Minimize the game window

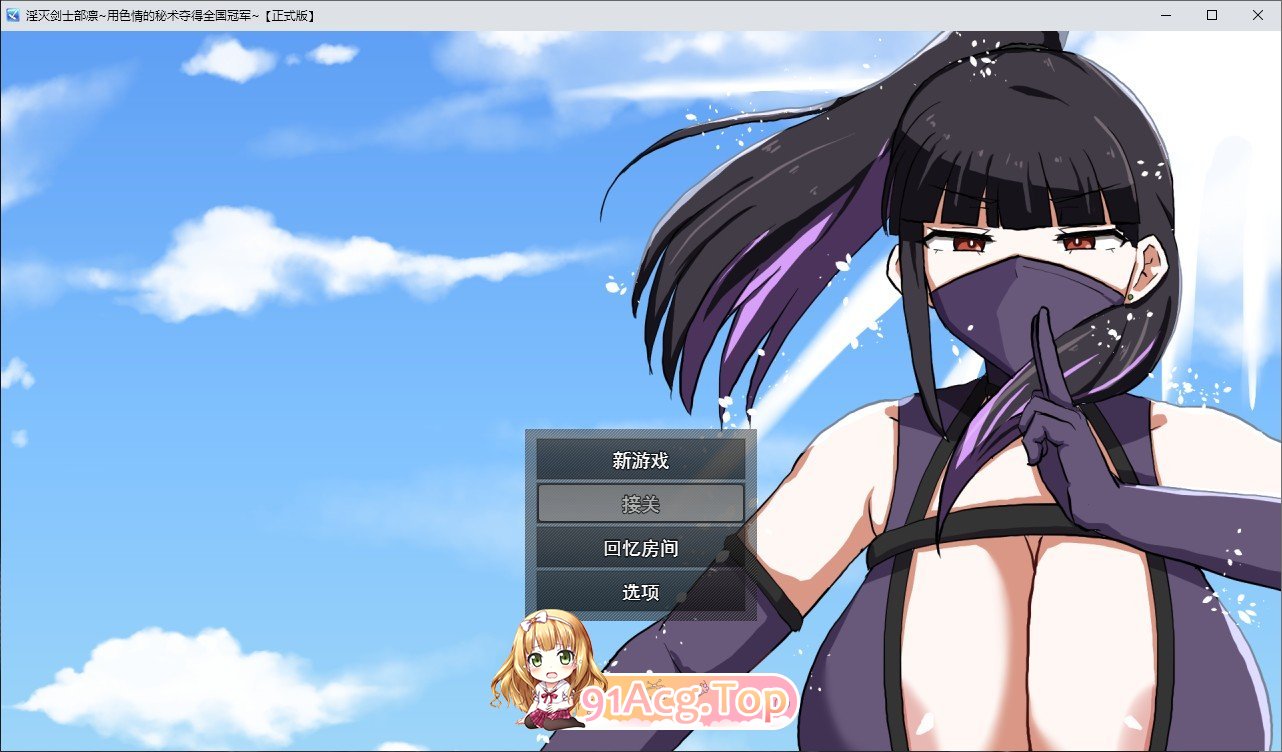pos(1164,14)
